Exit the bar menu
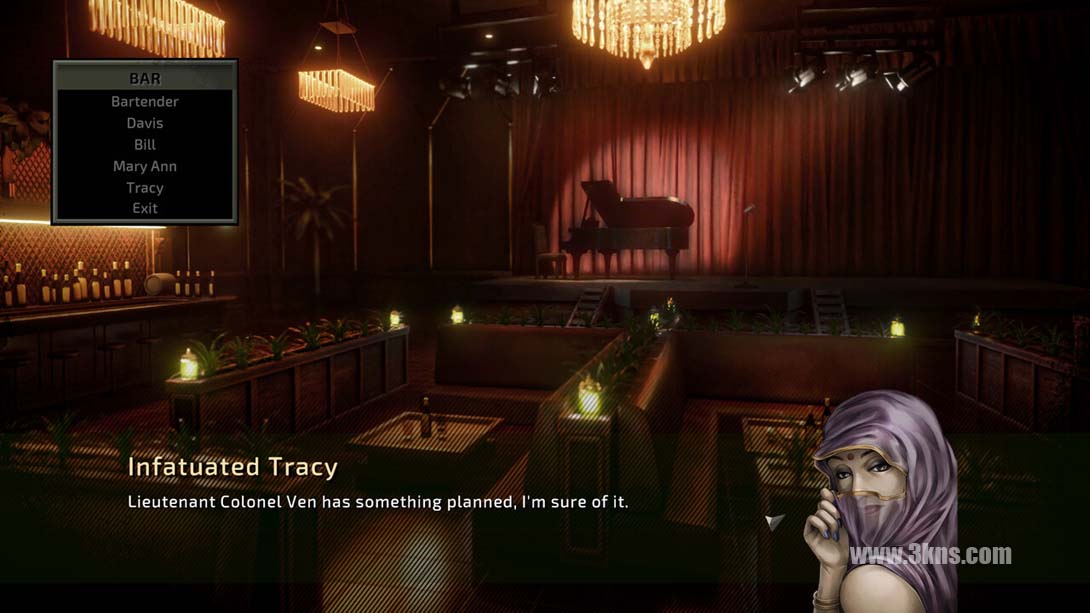1090x613 pixels. pyautogui.click(x=145, y=208)
